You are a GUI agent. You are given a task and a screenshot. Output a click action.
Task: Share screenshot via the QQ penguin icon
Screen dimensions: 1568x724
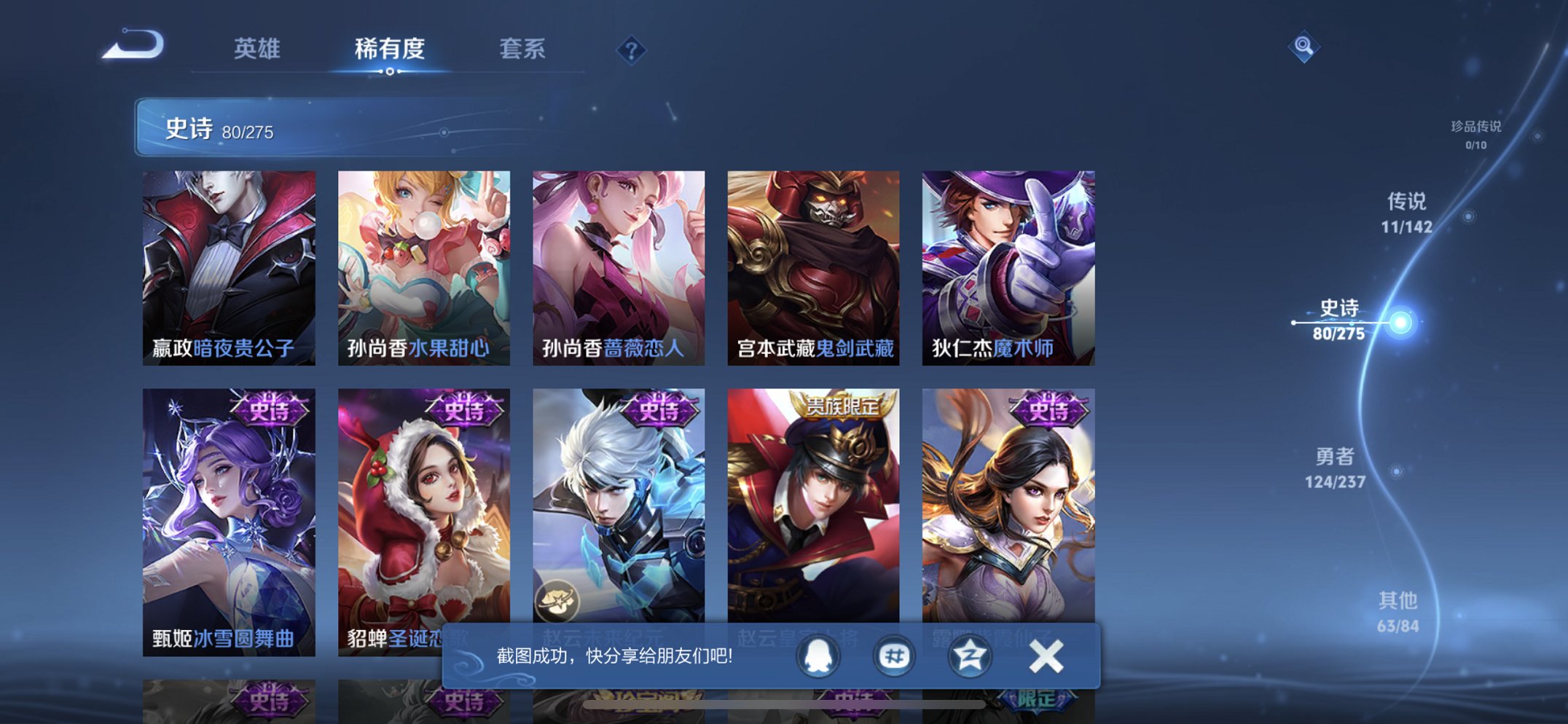click(817, 656)
